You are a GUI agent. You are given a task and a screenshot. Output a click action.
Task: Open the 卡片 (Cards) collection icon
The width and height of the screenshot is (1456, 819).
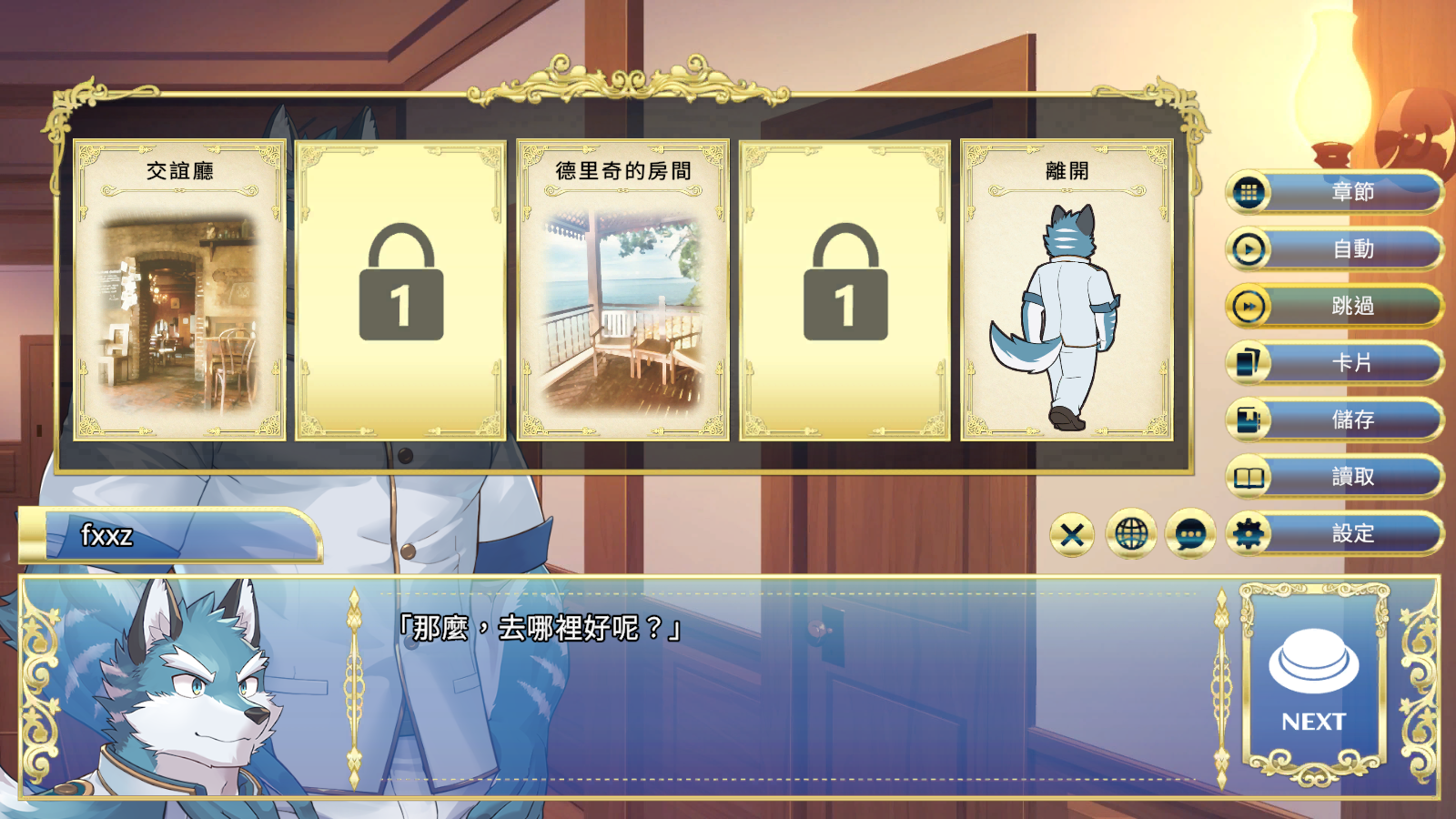pyautogui.click(x=1248, y=364)
